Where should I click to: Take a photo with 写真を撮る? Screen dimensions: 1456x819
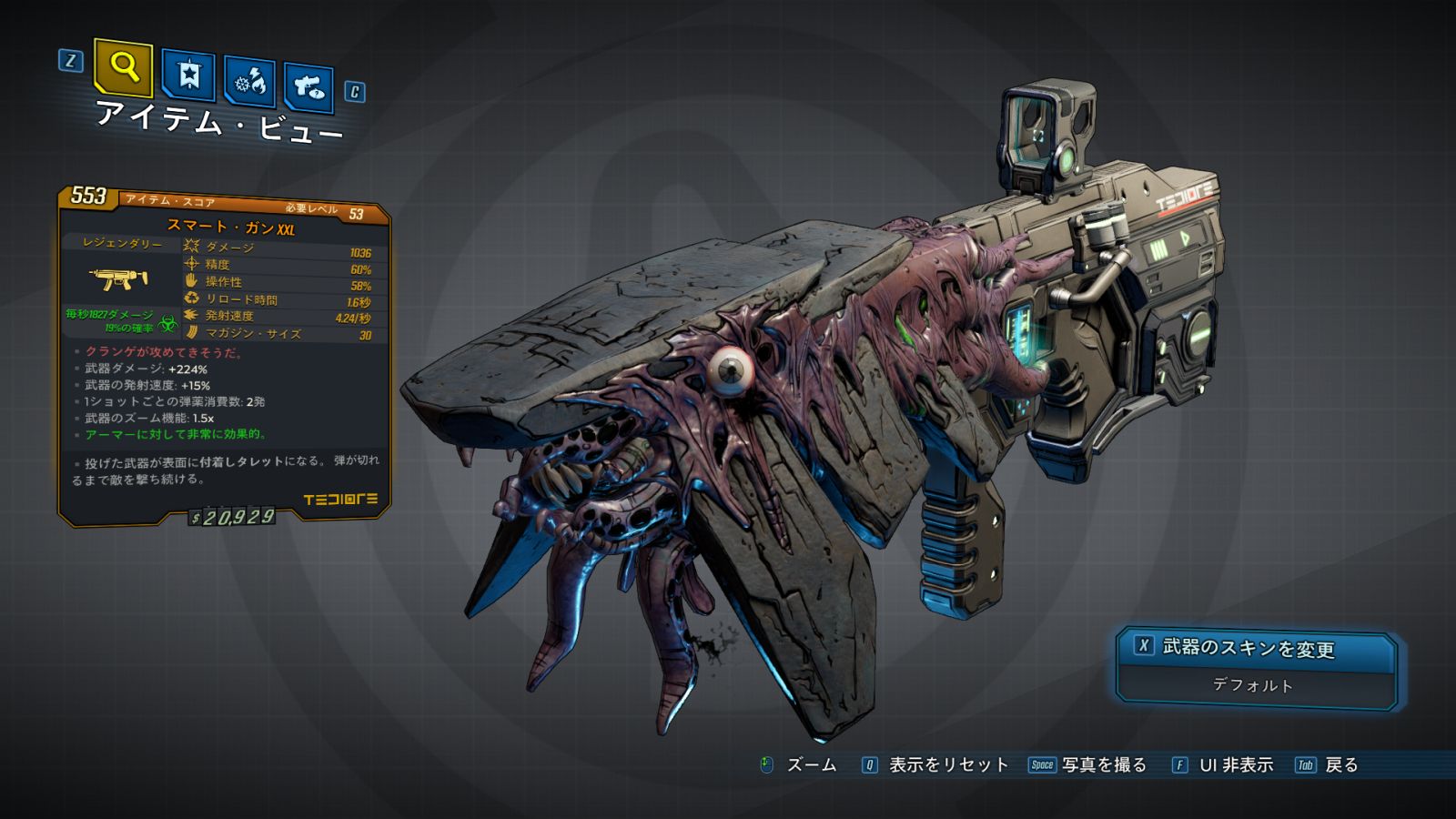point(1103,765)
